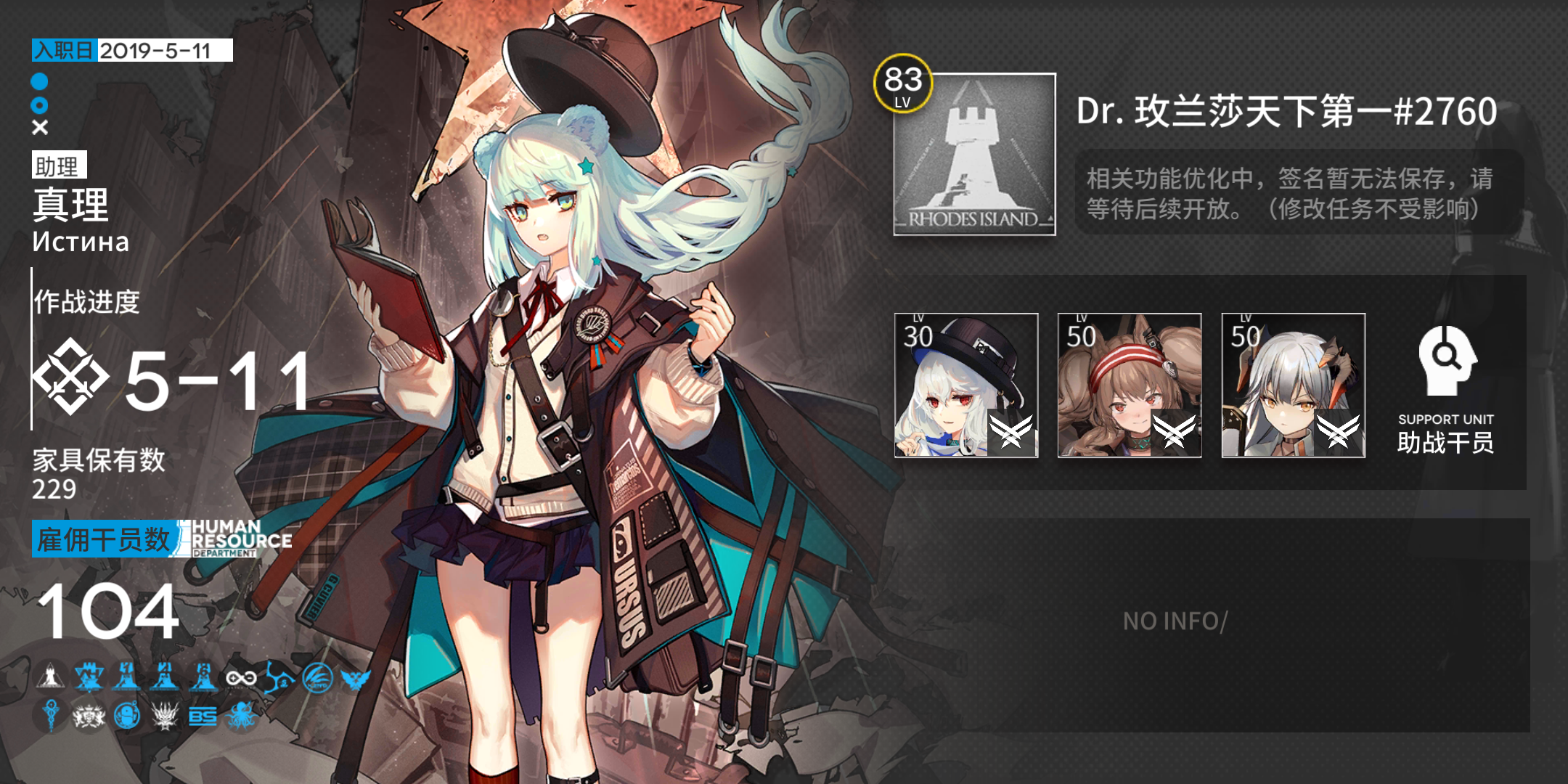Click the X marker below the circle options
The width and height of the screenshot is (1568, 784).
coord(38,128)
